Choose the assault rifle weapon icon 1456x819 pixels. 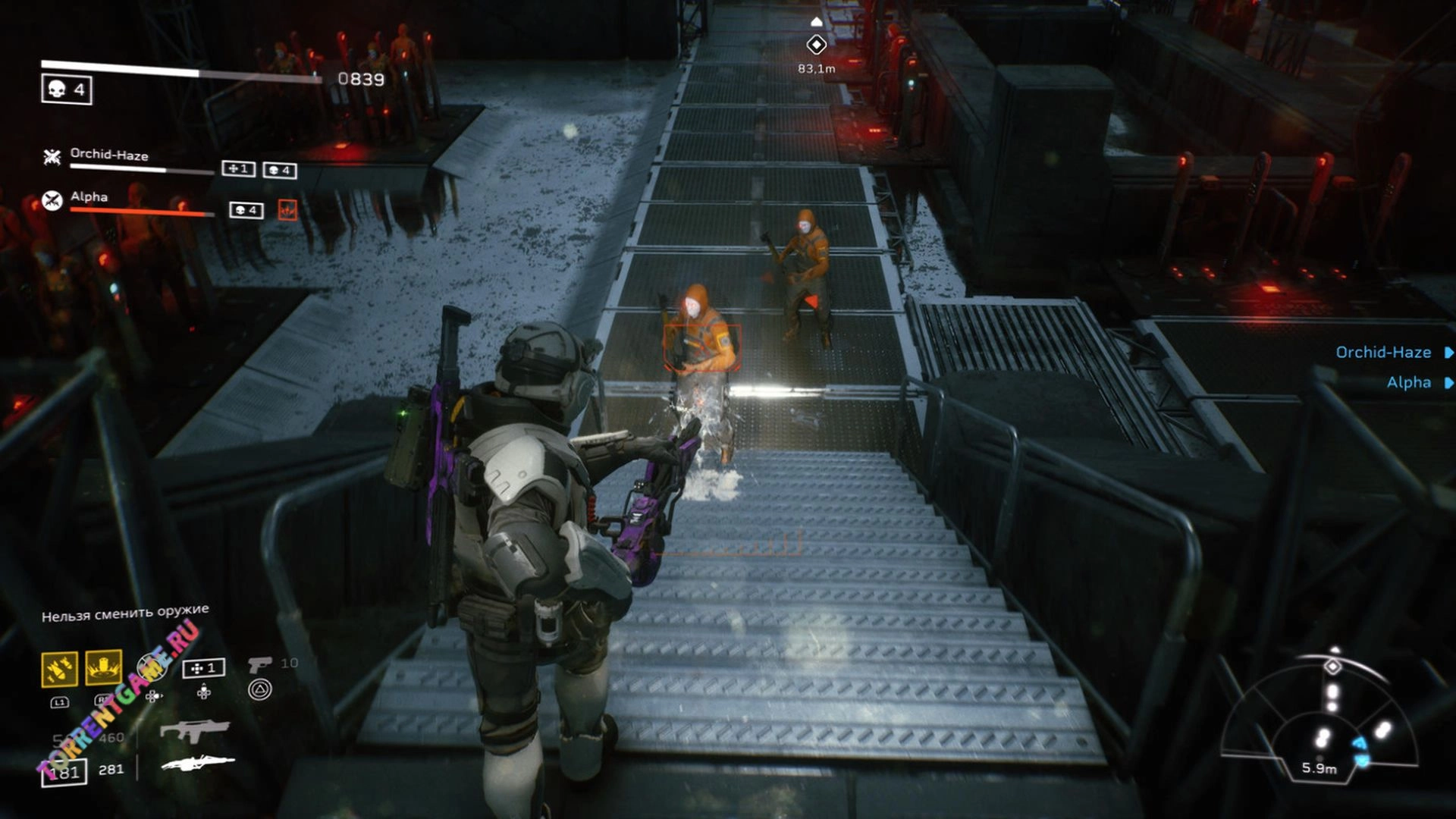click(x=194, y=730)
